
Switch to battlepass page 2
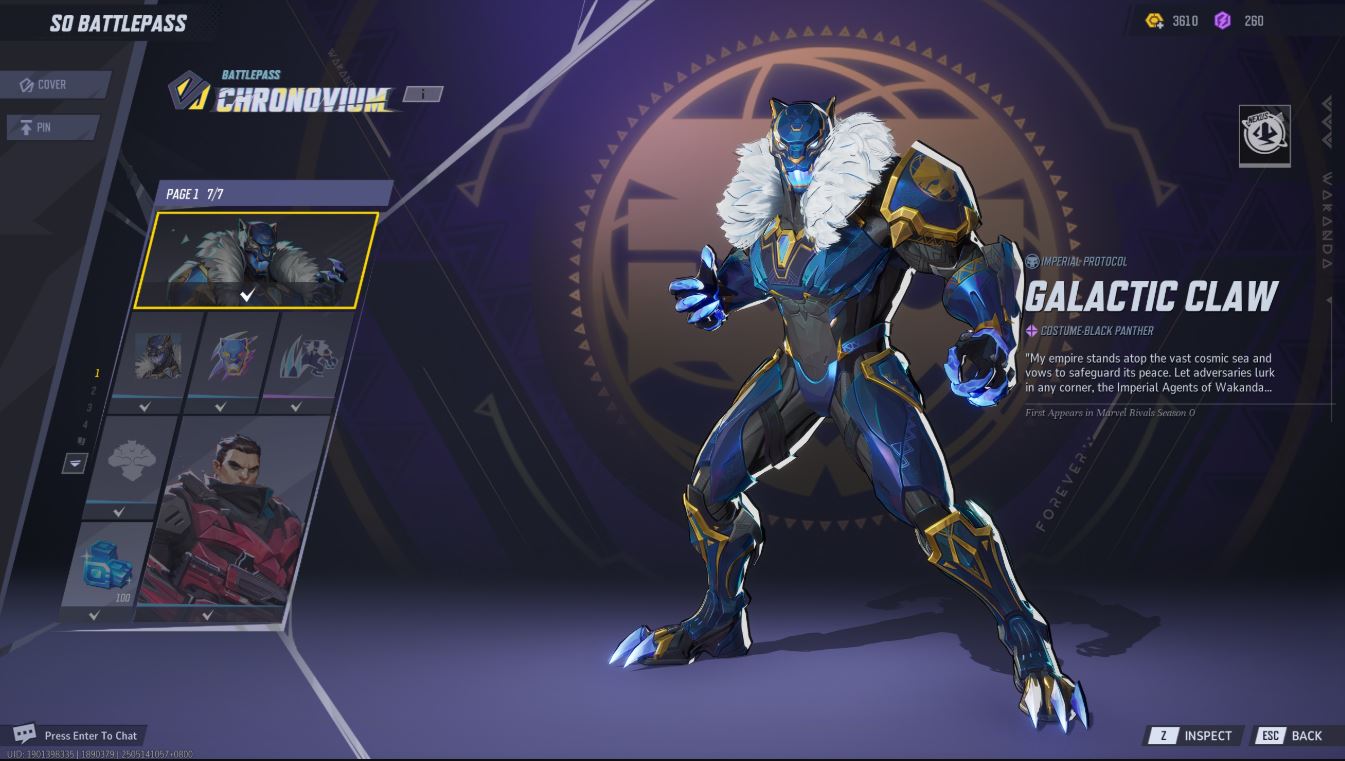click(x=93, y=391)
